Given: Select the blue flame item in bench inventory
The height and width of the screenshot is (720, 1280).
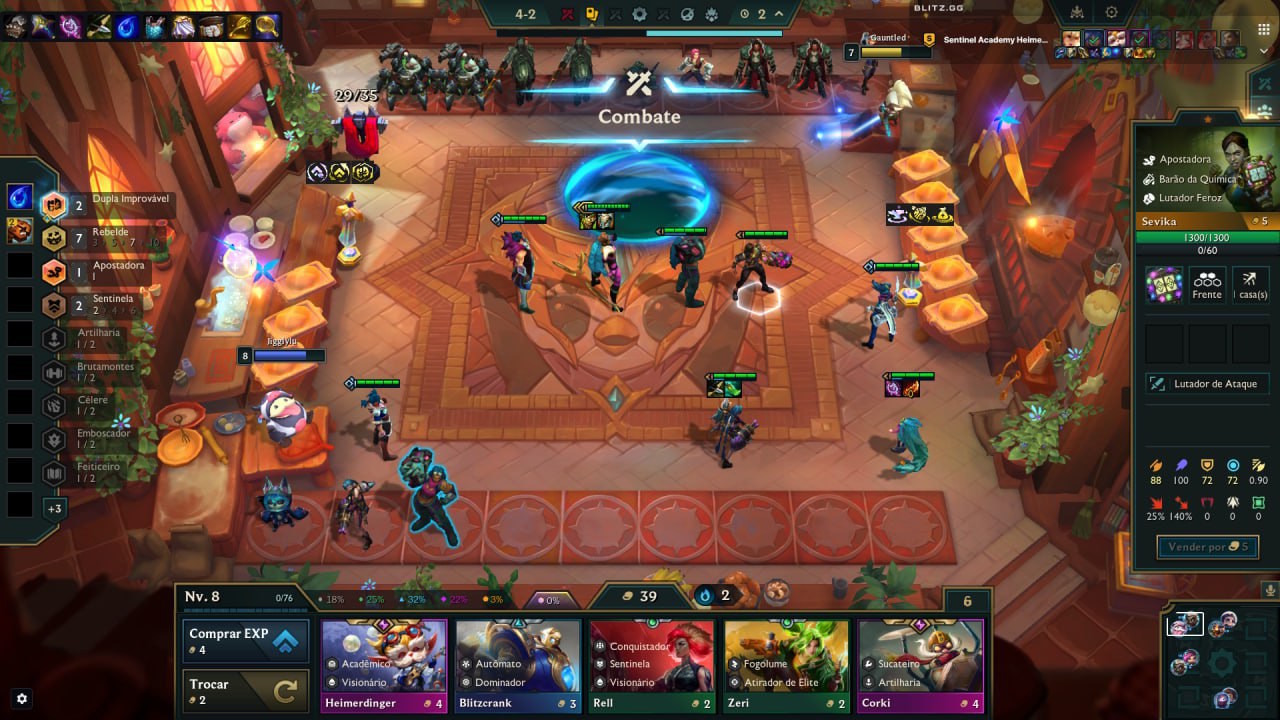Looking at the screenshot, I should 20,198.
